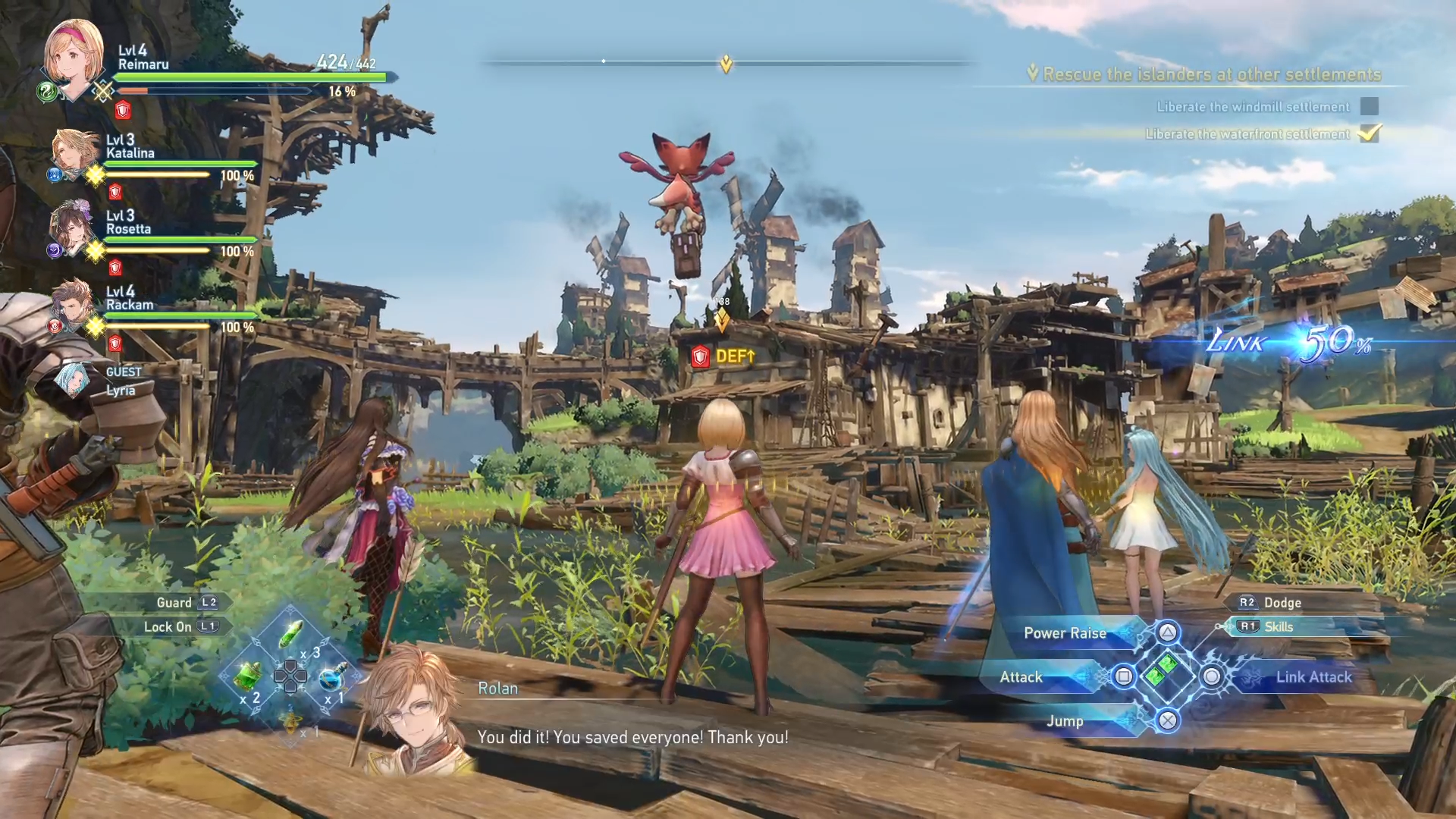
Task: Use the green crystal item slot
Action: pyautogui.click(x=292, y=635)
